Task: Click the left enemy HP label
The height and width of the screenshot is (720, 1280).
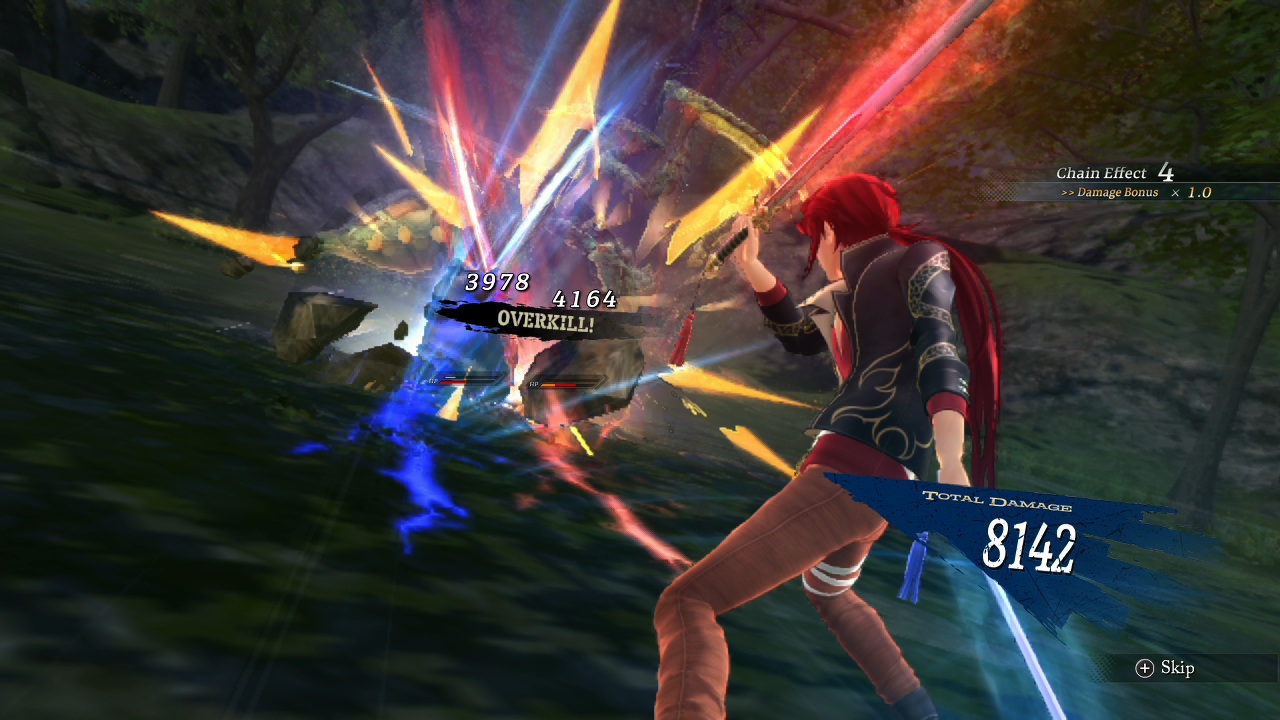Action: point(433,381)
